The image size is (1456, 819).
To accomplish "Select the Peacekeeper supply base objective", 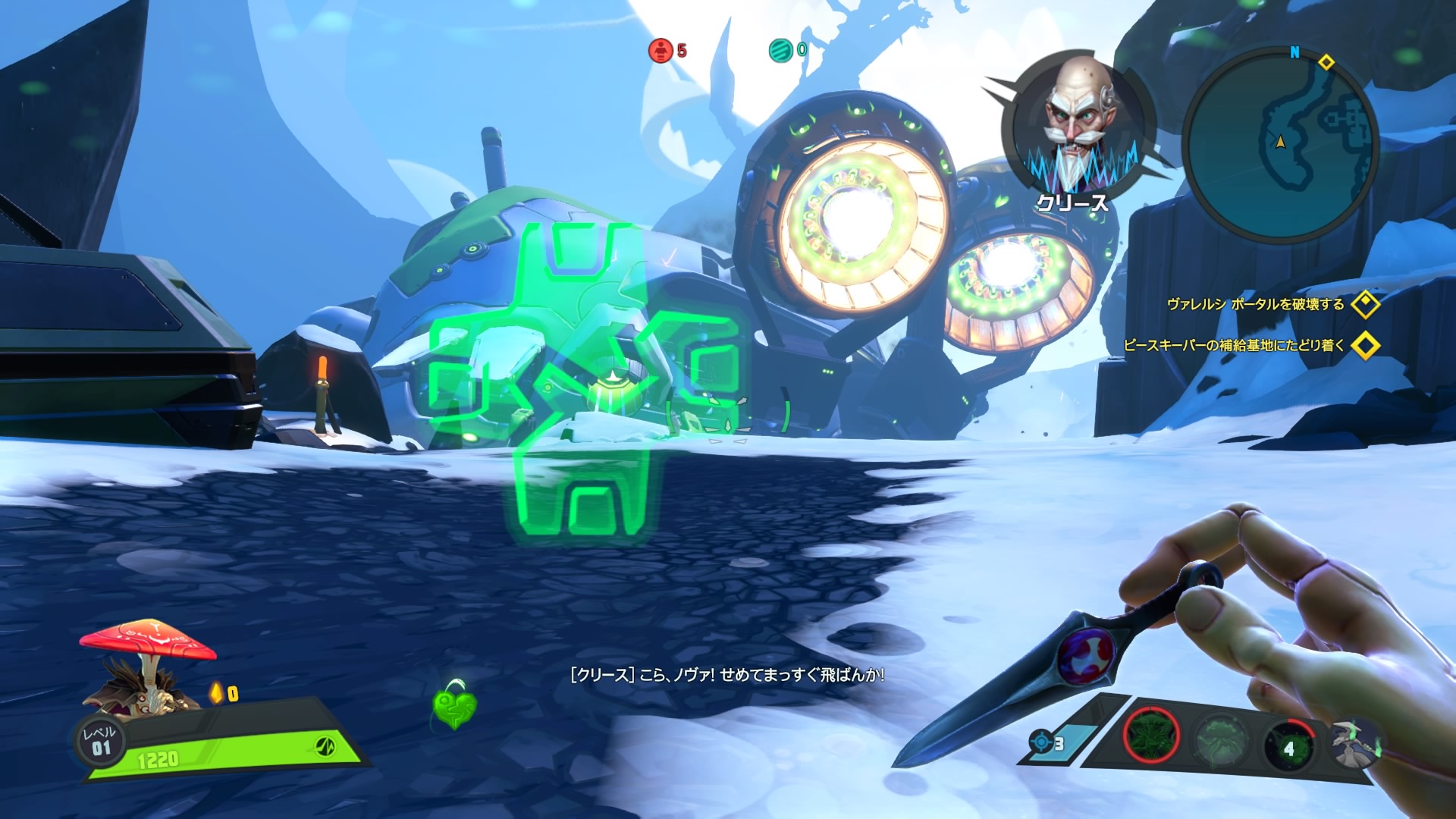I will point(1235,346).
